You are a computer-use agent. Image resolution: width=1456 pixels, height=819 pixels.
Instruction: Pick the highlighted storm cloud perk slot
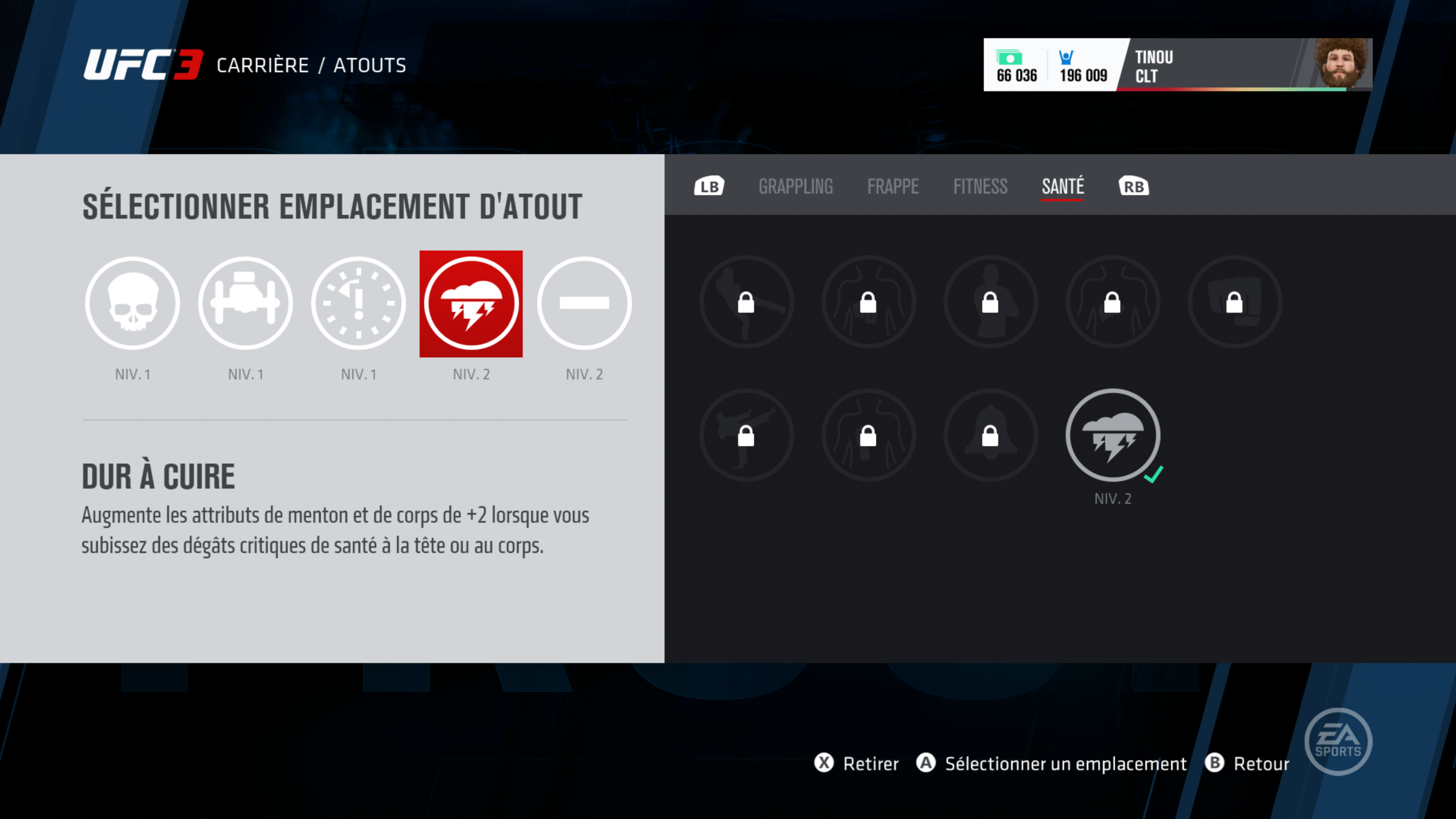pyautogui.click(x=471, y=303)
